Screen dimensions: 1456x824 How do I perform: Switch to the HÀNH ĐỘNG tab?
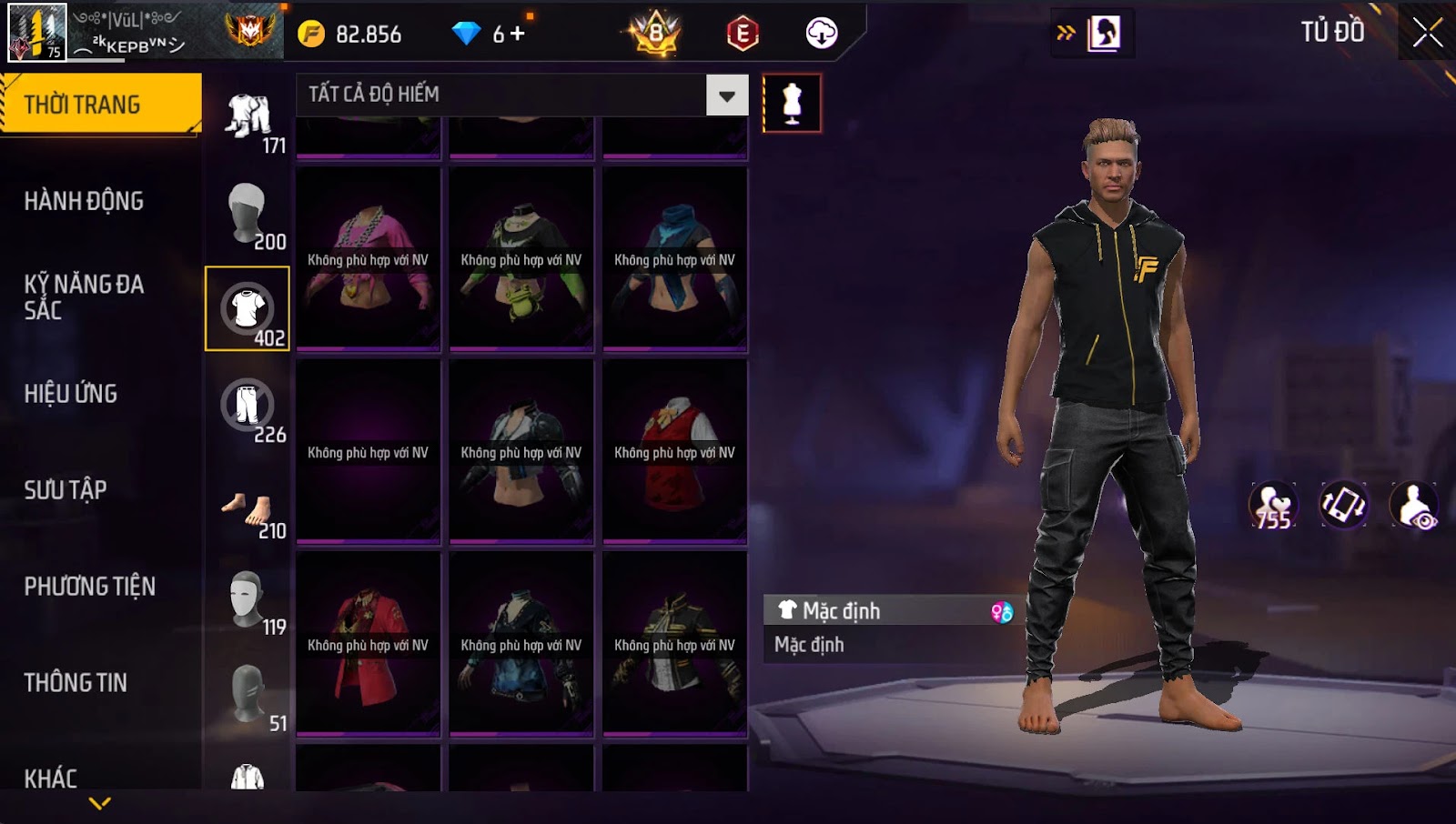point(84,201)
